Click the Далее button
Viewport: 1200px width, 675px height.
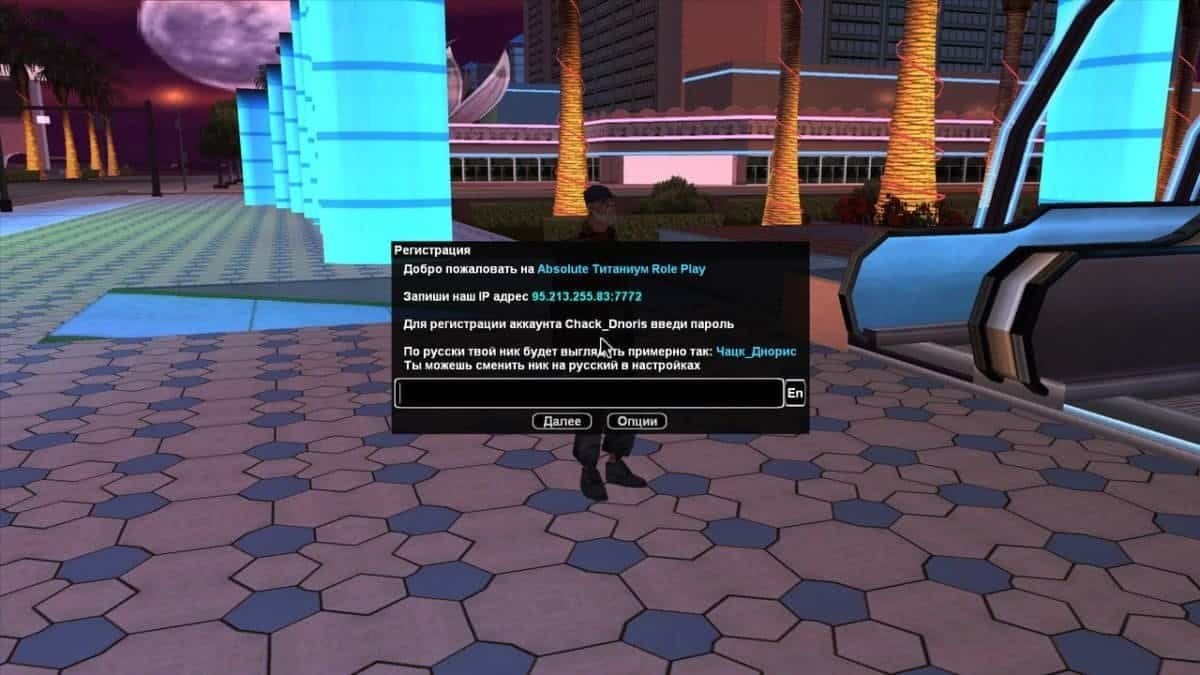click(562, 422)
